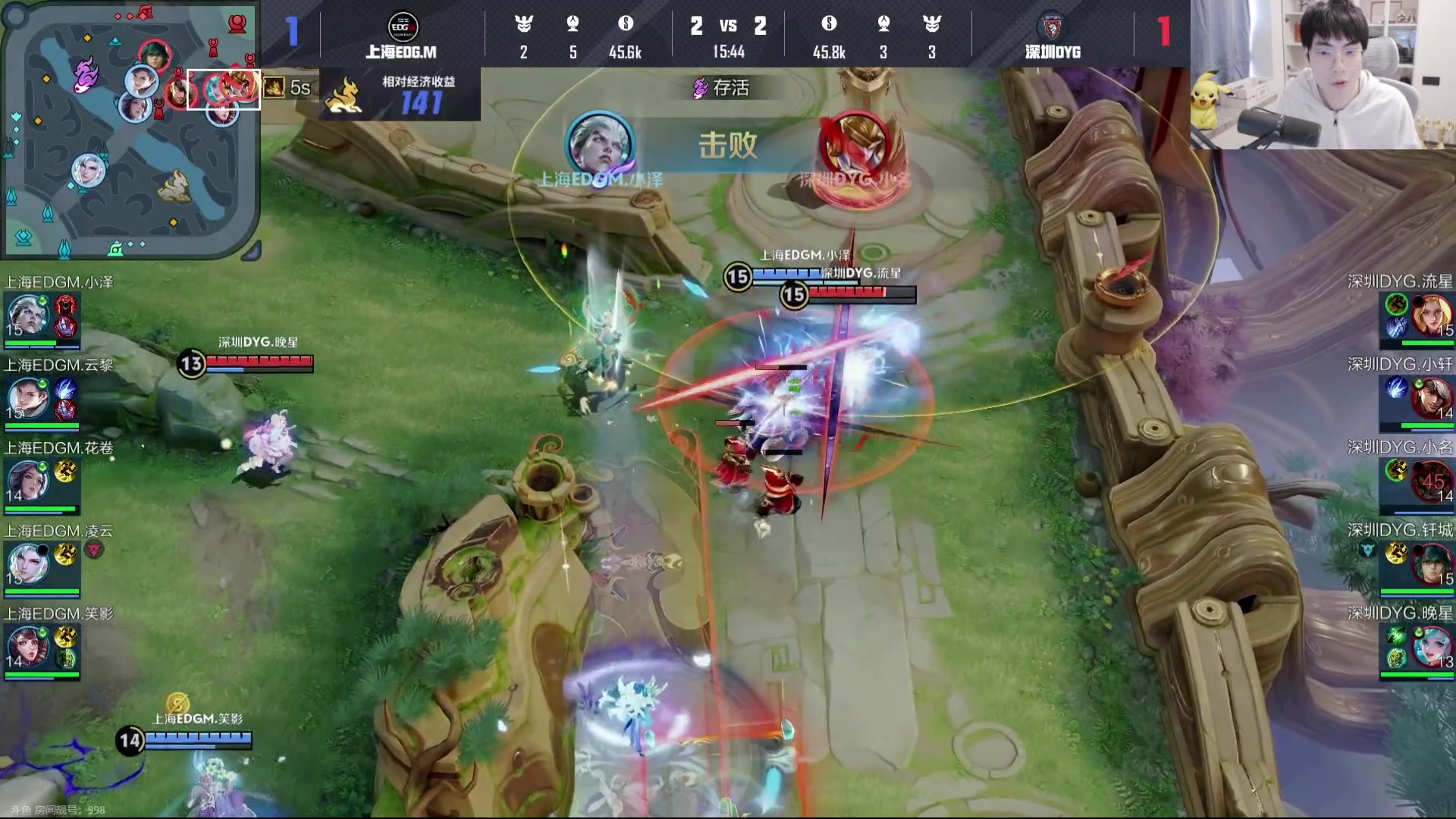Select player 深圳DYG.钎城 portrait

click(x=1432, y=563)
